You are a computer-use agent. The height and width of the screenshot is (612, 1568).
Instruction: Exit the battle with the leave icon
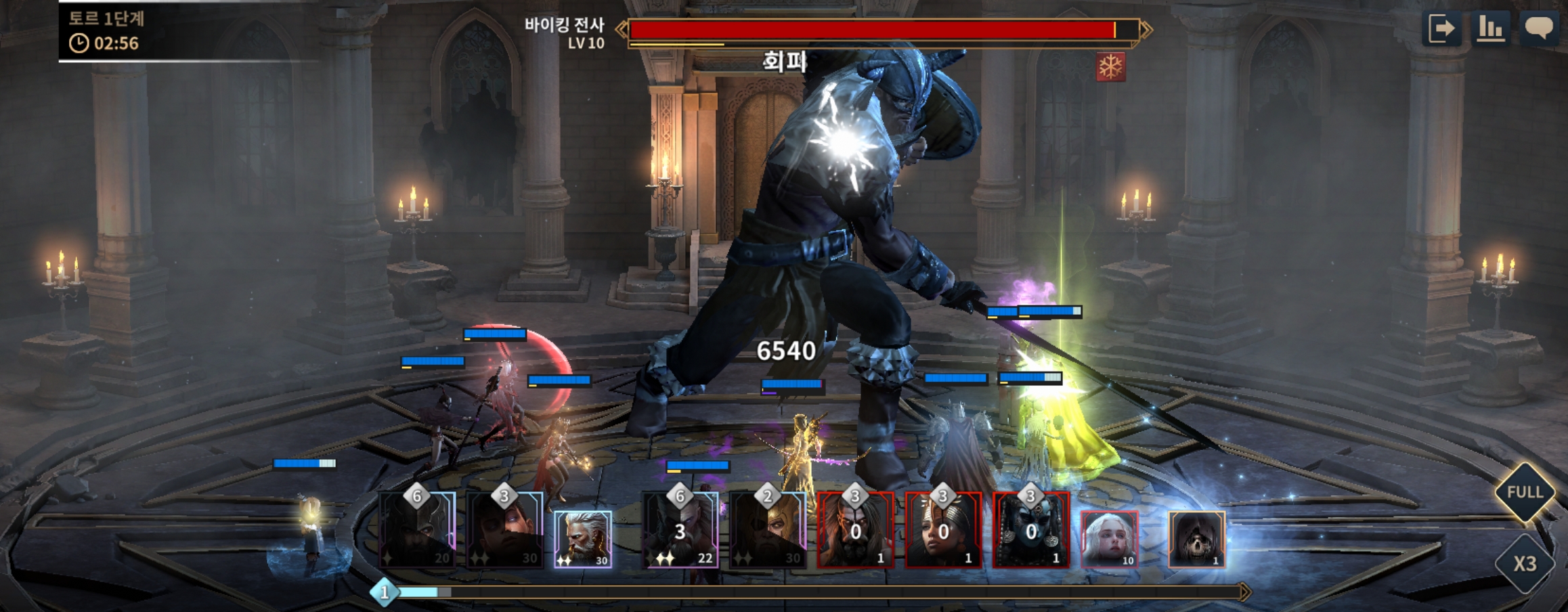coord(1442,28)
